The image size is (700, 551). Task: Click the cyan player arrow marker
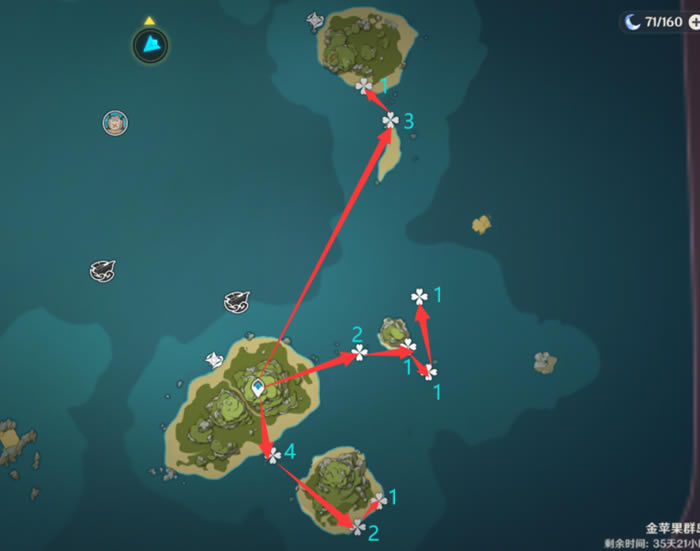150,44
